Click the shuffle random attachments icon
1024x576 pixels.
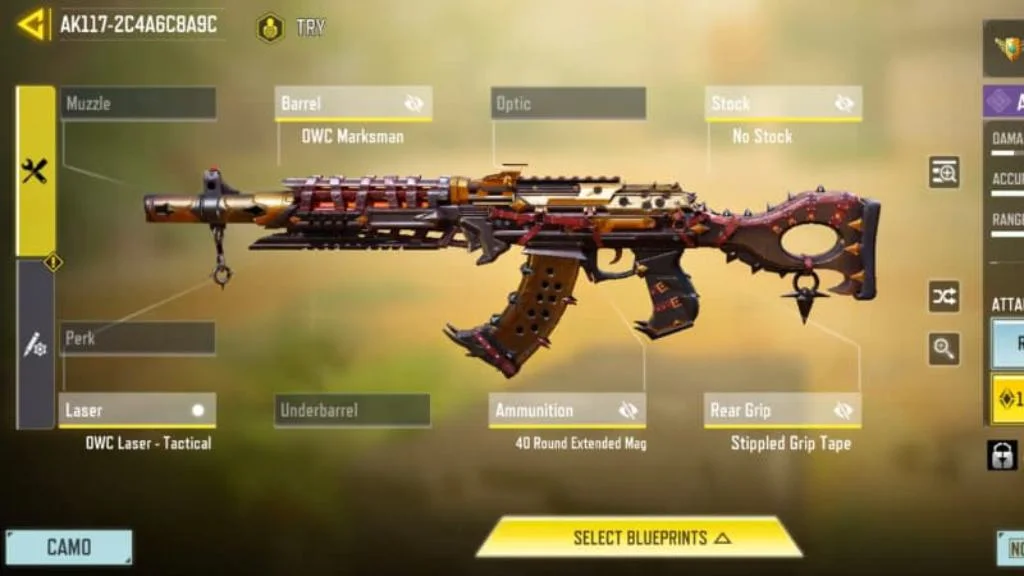click(x=944, y=296)
